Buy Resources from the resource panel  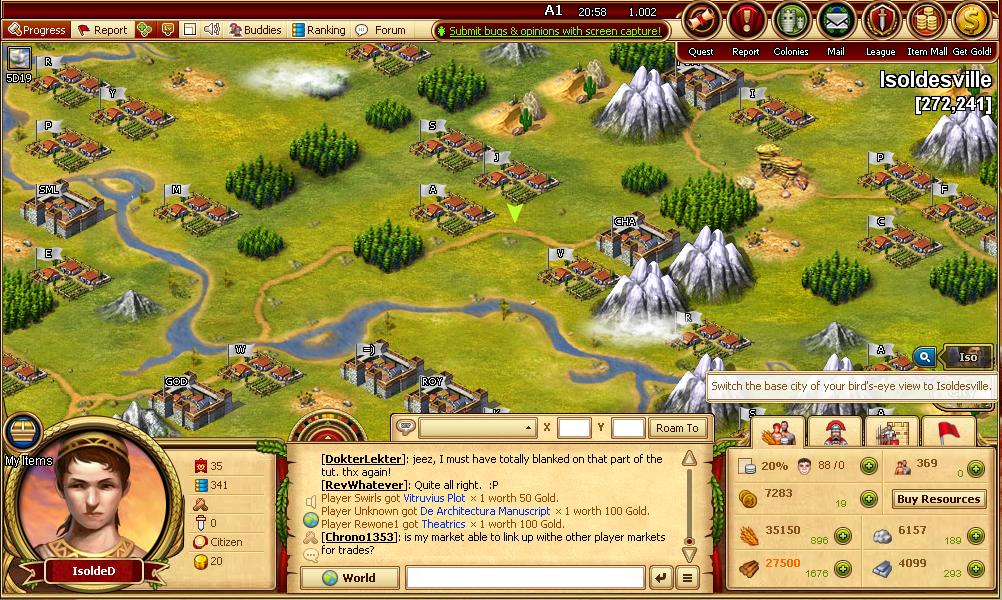pyautogui.click(x=937, y=499)
